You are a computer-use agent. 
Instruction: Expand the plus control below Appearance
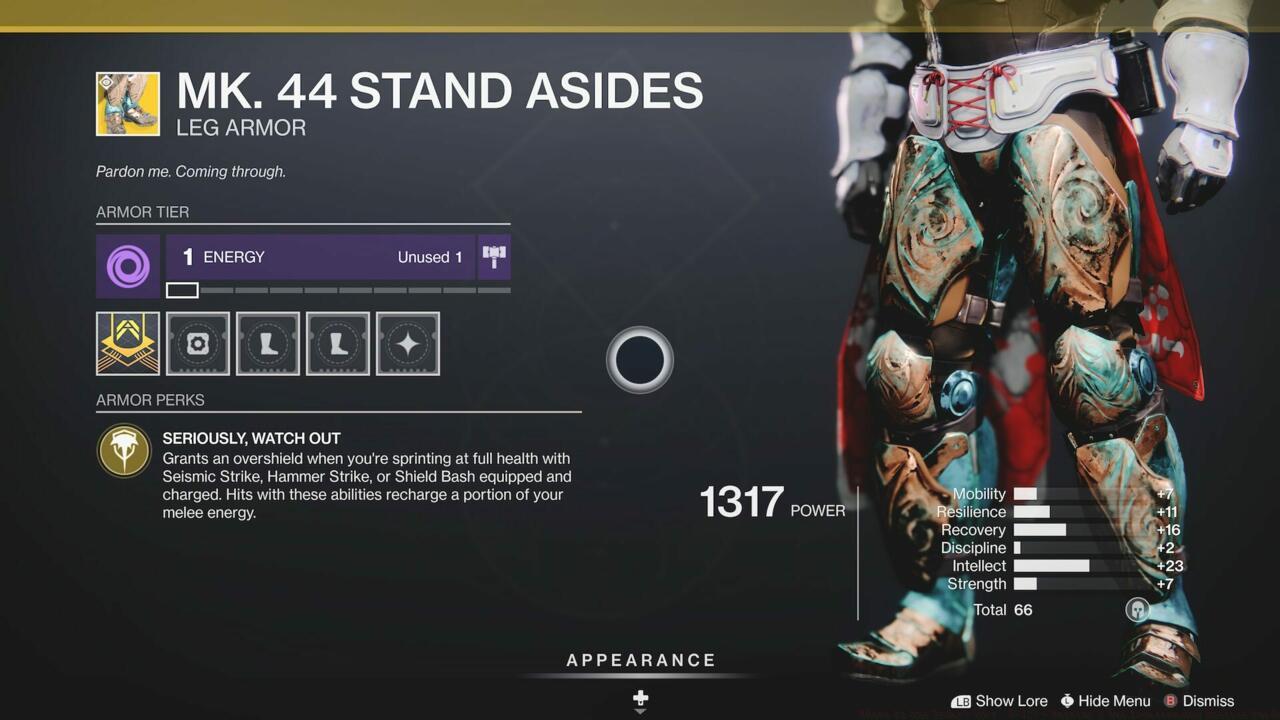click(640, 699)
